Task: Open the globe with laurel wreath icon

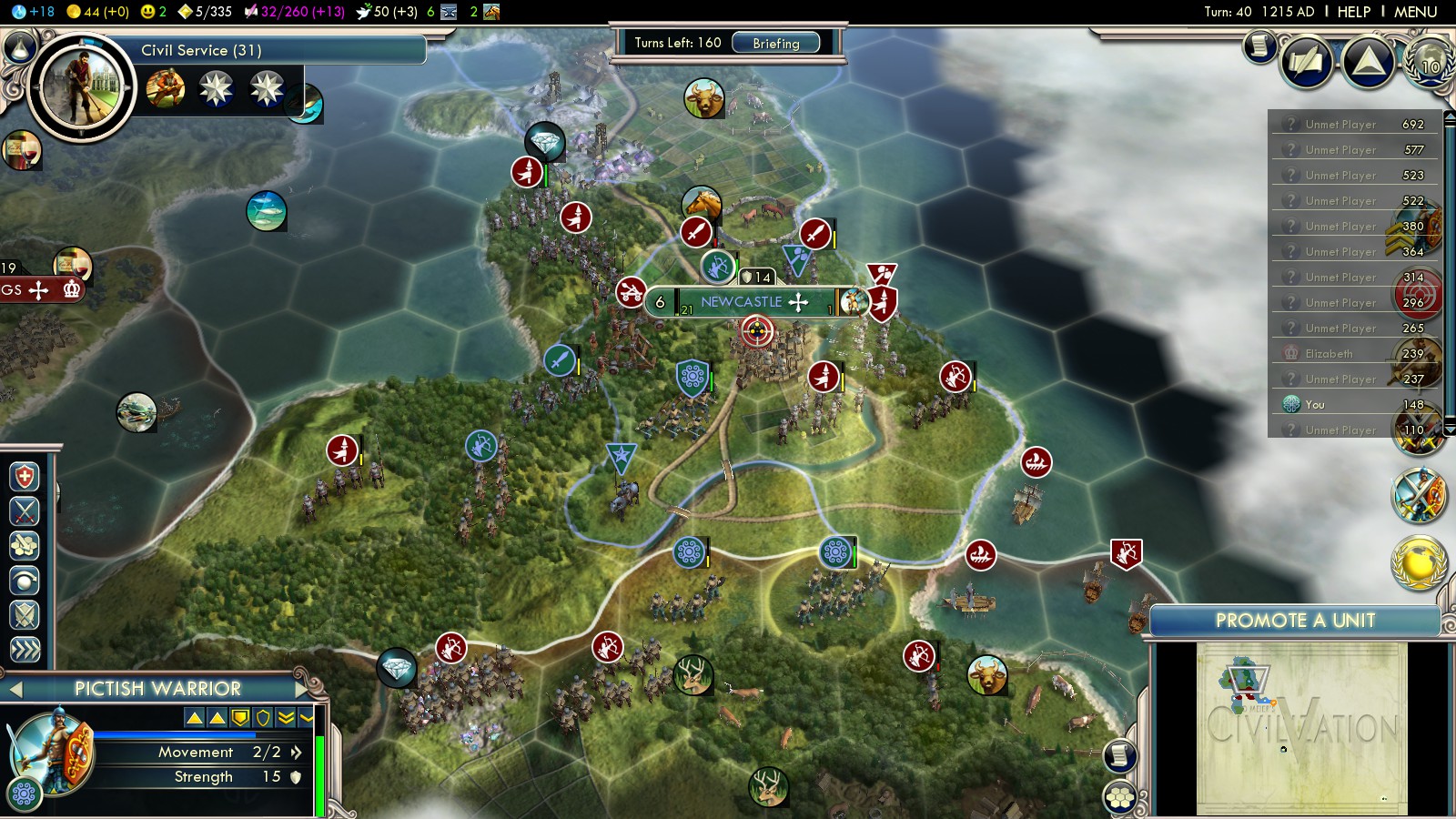Action: click(1429, 63)
